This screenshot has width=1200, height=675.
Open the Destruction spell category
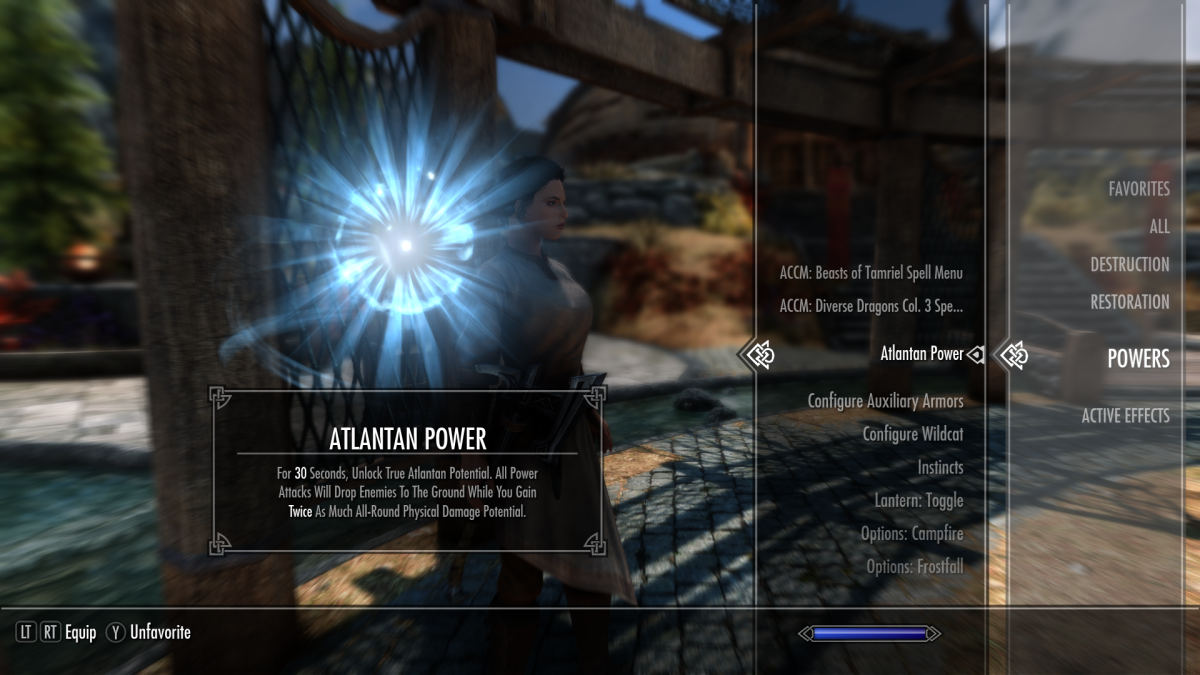pyautogui.click(x=1129, y=265)
